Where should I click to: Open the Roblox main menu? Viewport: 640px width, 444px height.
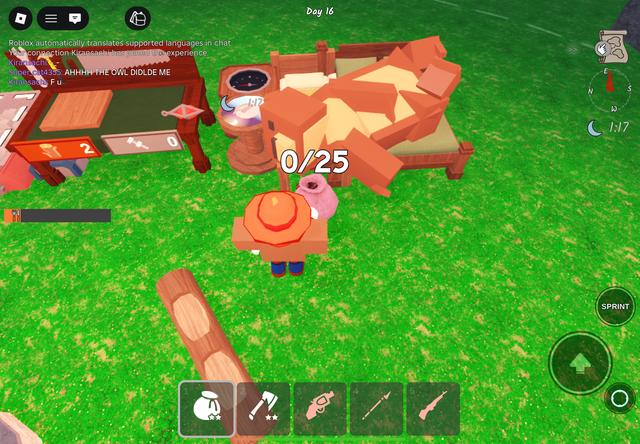pyautogui.click(x=19, y=18)
